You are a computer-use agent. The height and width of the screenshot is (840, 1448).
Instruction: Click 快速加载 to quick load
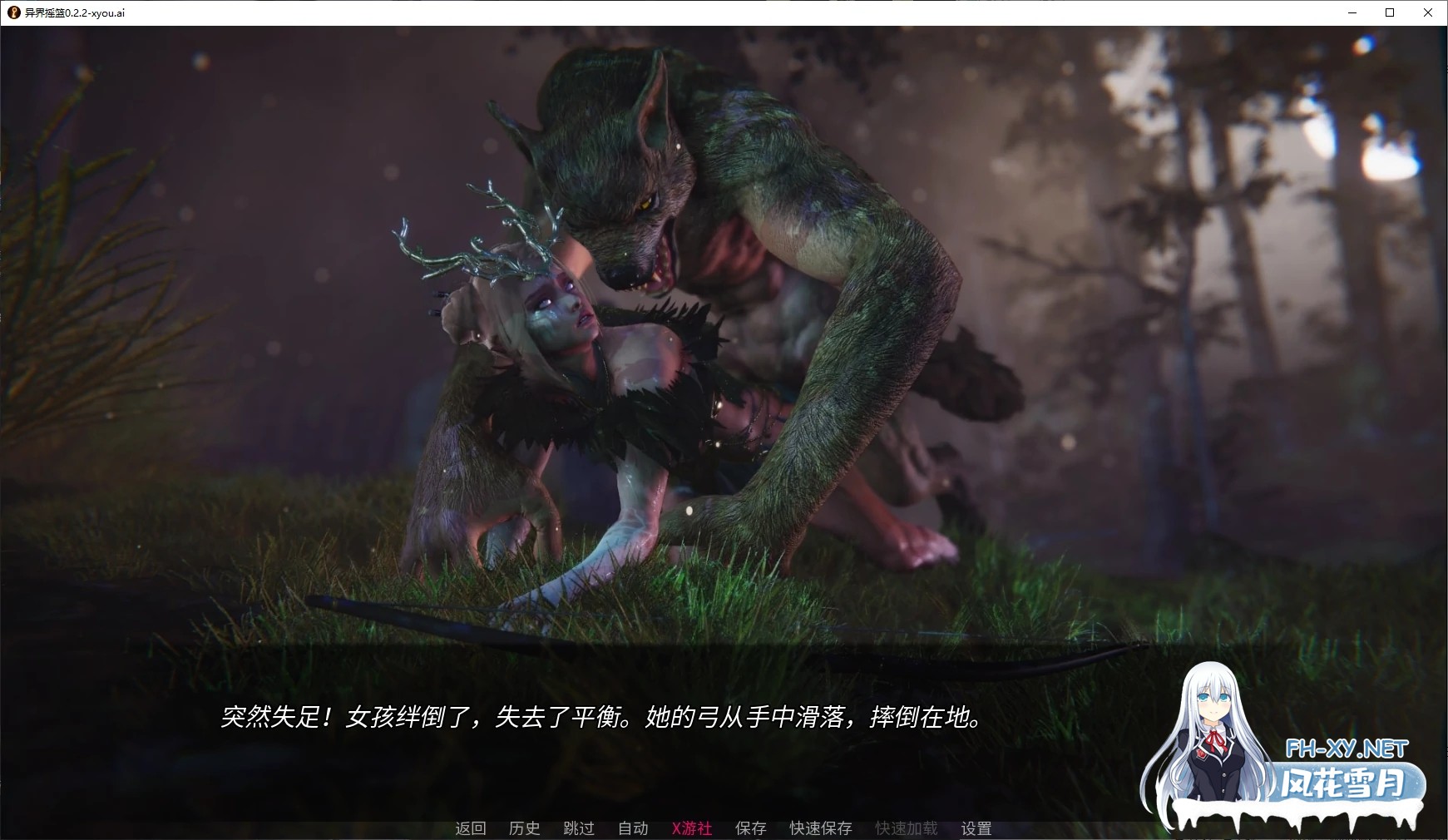coord(904,828)
